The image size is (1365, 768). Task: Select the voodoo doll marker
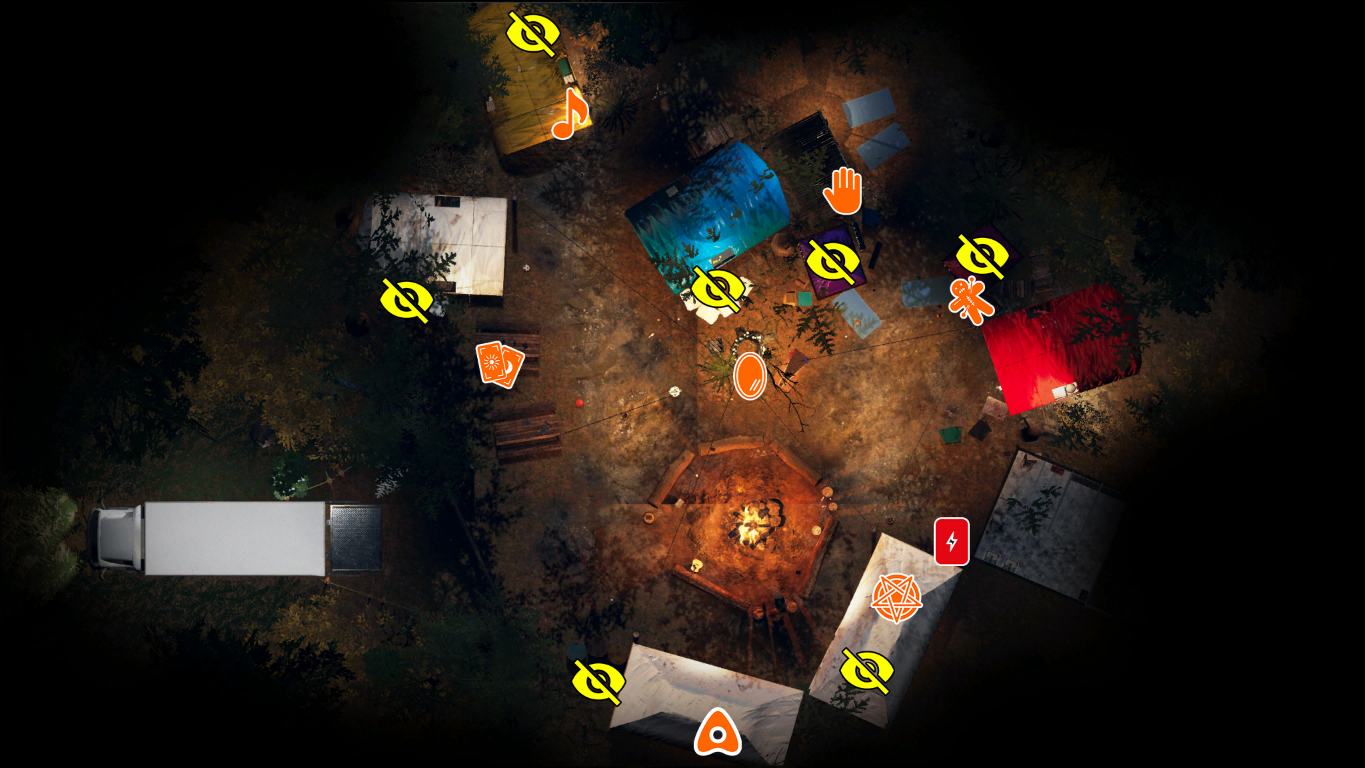pyautogui.click(x=971, y=299)
